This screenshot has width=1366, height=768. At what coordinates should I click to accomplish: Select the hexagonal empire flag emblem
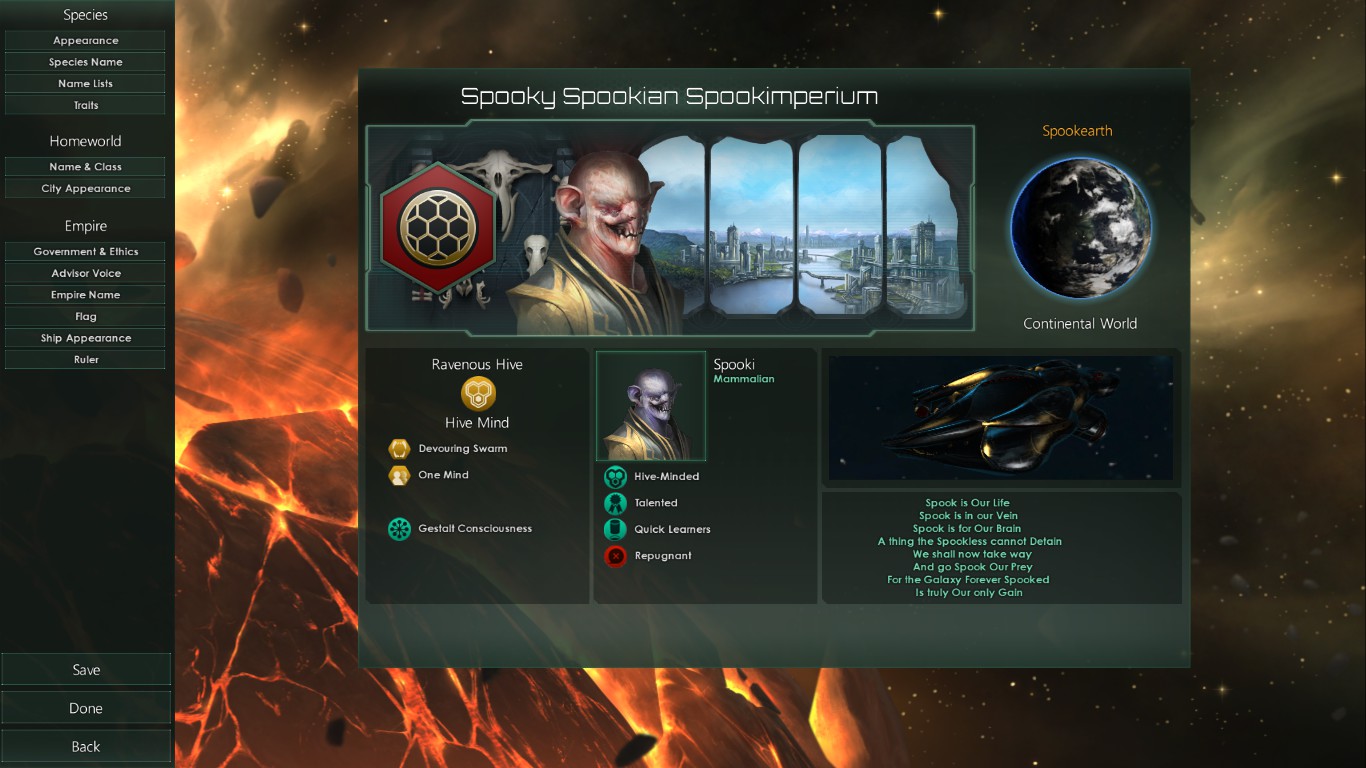click(x=438, y=229)
